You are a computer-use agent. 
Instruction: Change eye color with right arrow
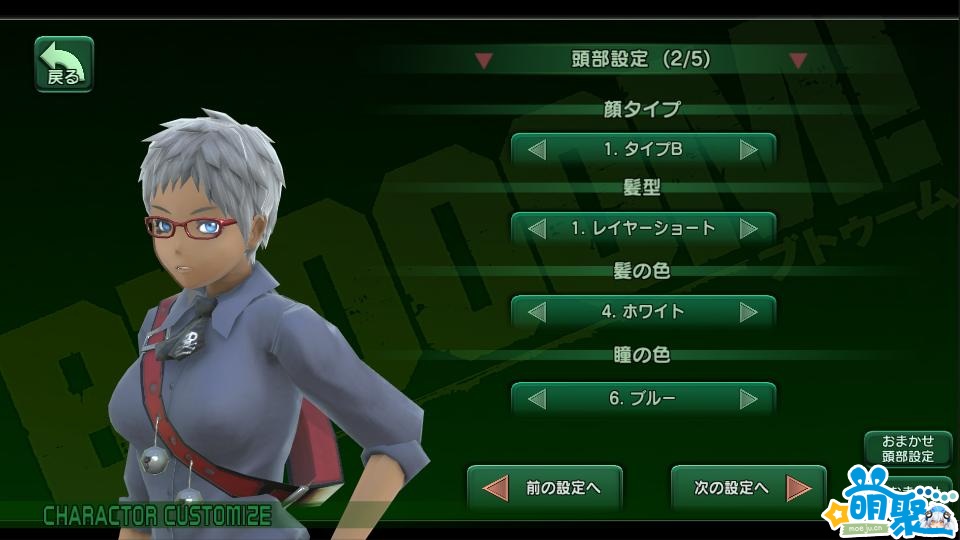(x=749, y=399)
